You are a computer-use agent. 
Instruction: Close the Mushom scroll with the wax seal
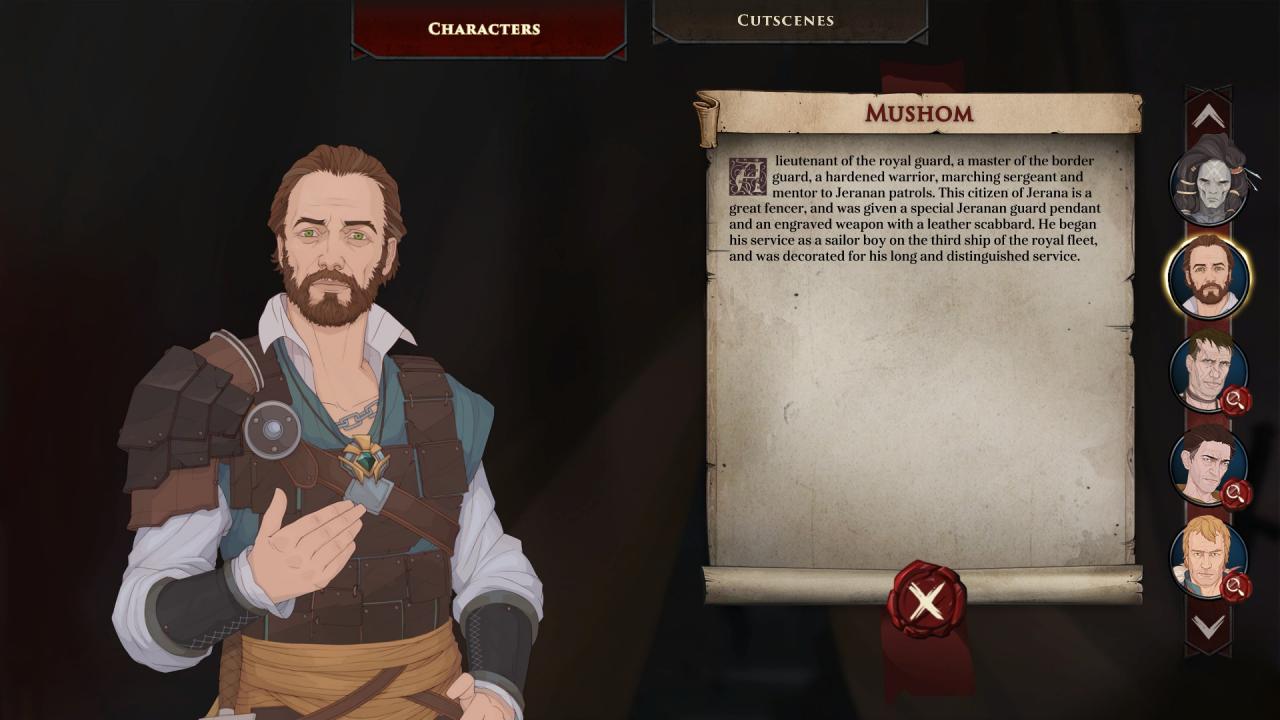pos(926,601)
